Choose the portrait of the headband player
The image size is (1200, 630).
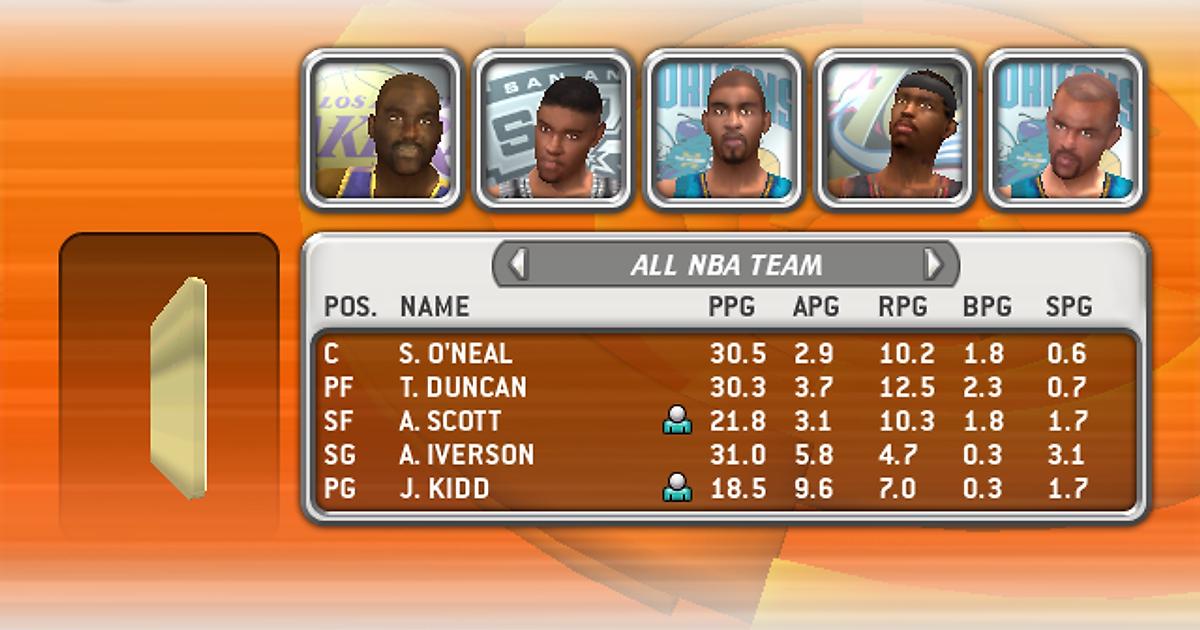[x=895, y=130]
